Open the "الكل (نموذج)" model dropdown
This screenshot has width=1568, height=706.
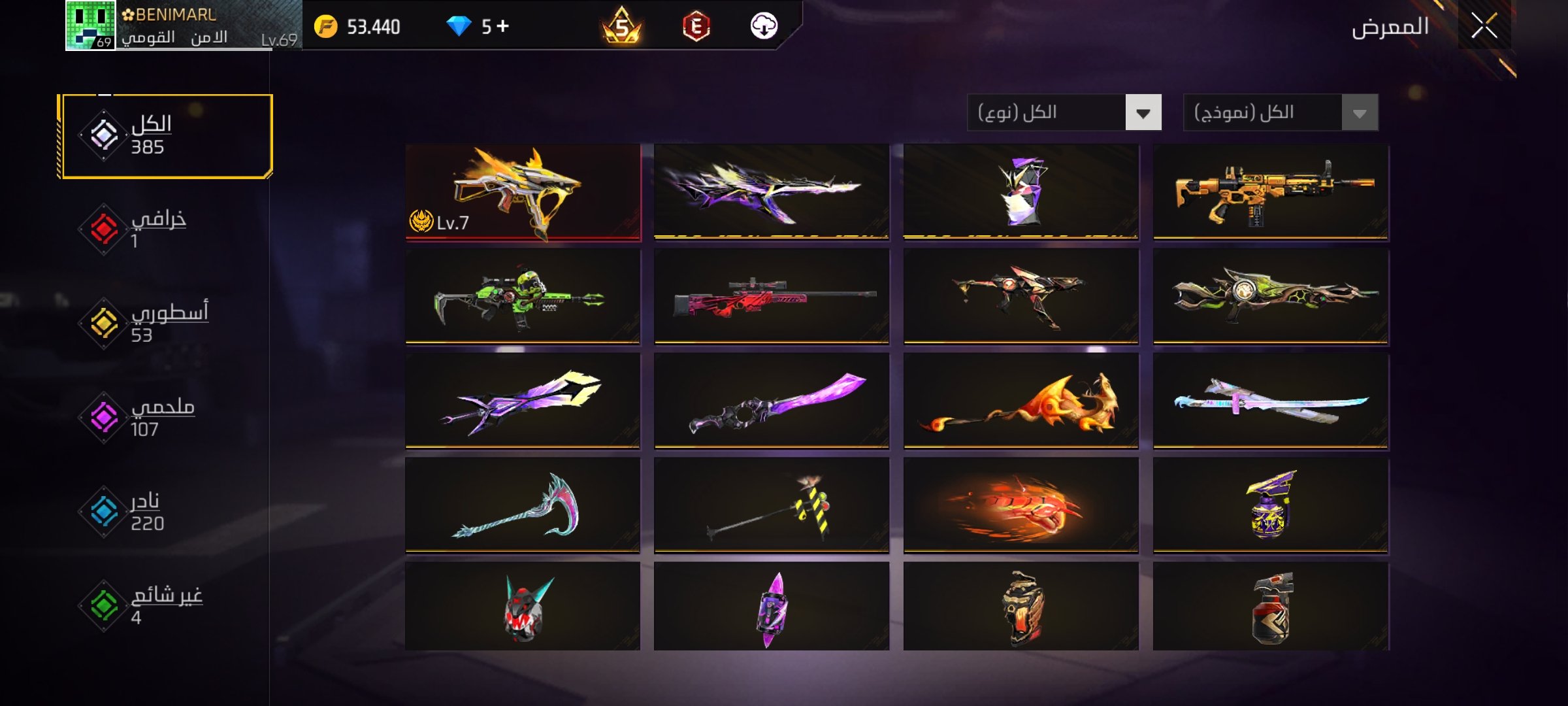pos(1281,112)
